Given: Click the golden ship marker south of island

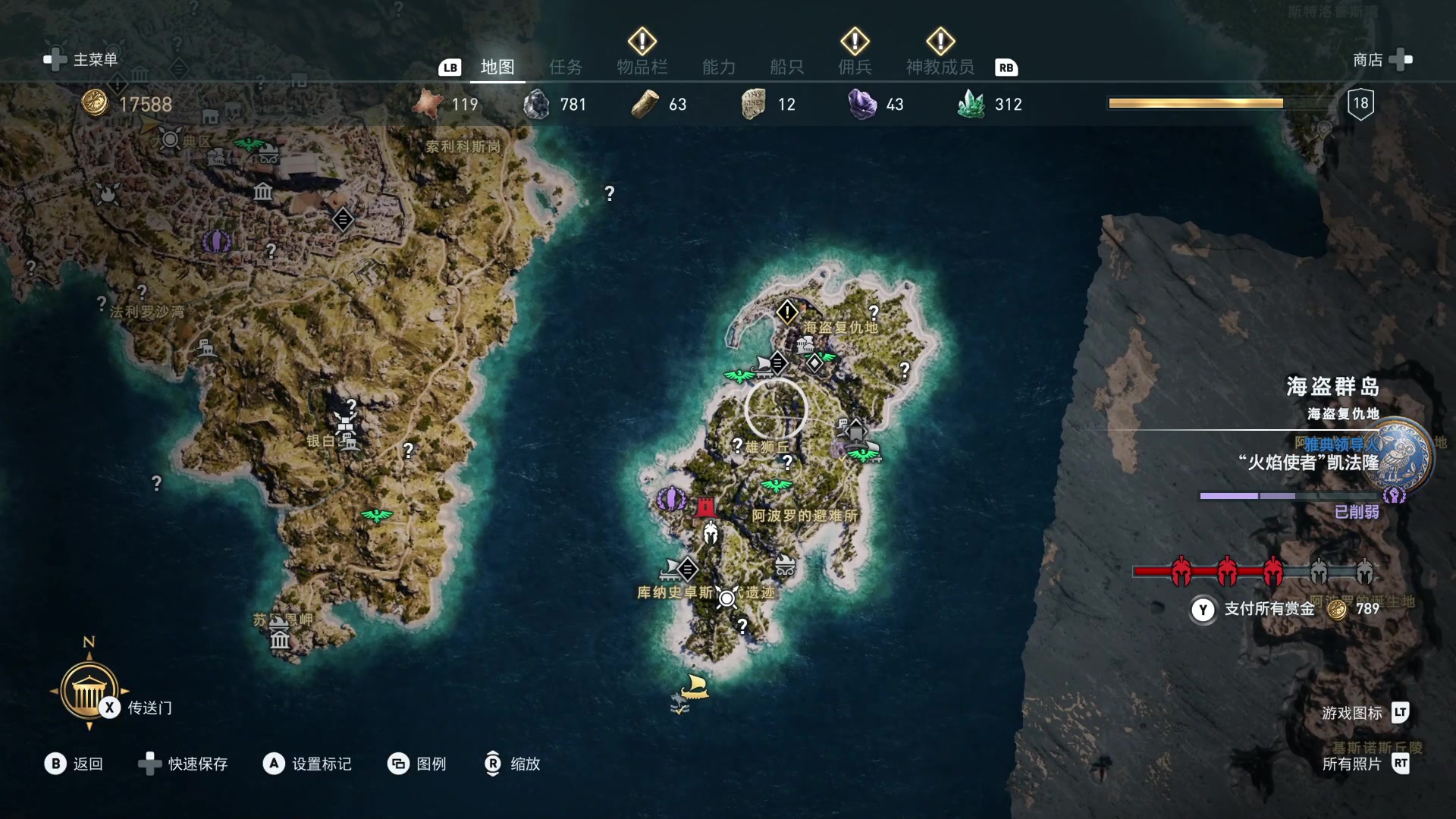Looking at the screenshot, I should tap(694, 686).
